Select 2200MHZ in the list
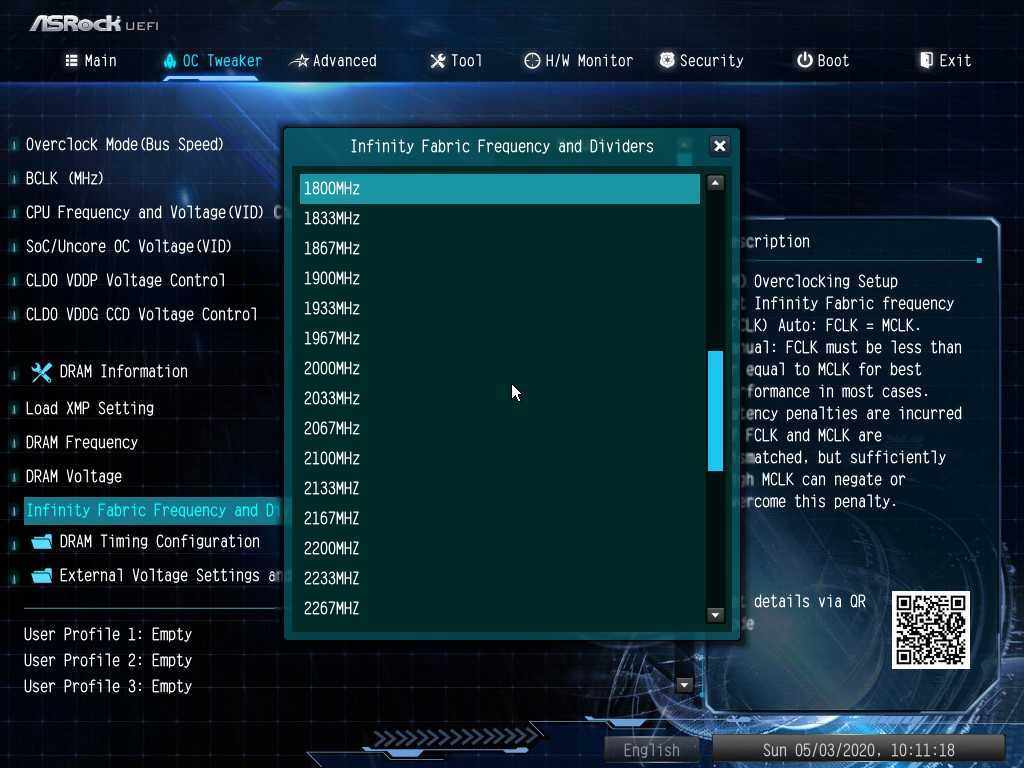This screenshot has width=1024, height=768. [x=499, y=548]
